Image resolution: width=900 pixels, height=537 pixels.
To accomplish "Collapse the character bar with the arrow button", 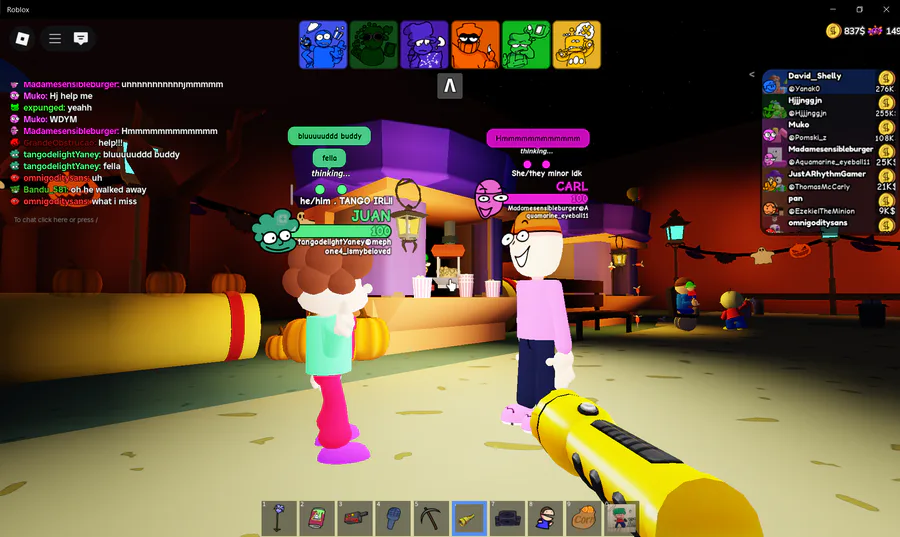I will point(450,86).
